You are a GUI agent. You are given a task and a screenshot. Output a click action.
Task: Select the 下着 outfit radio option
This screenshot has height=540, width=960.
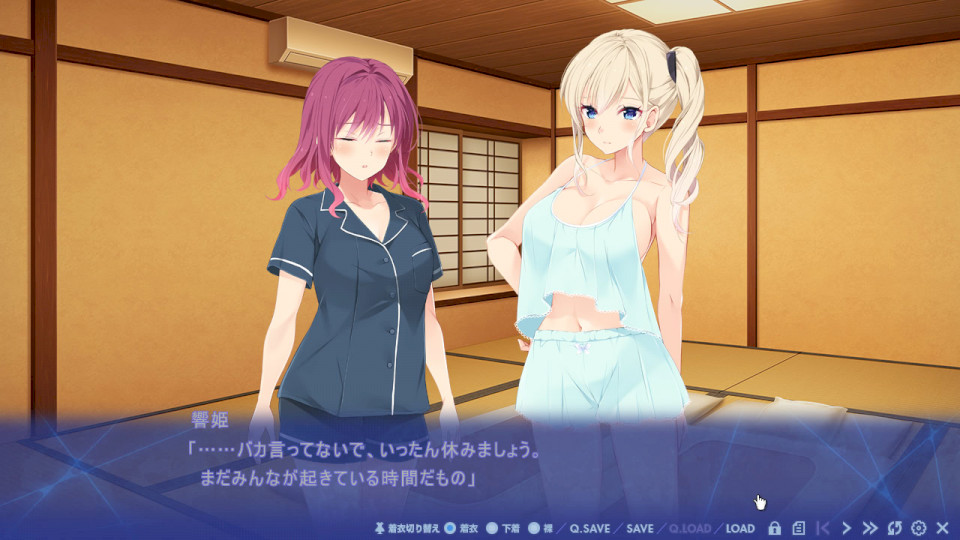tap(492, 528)
